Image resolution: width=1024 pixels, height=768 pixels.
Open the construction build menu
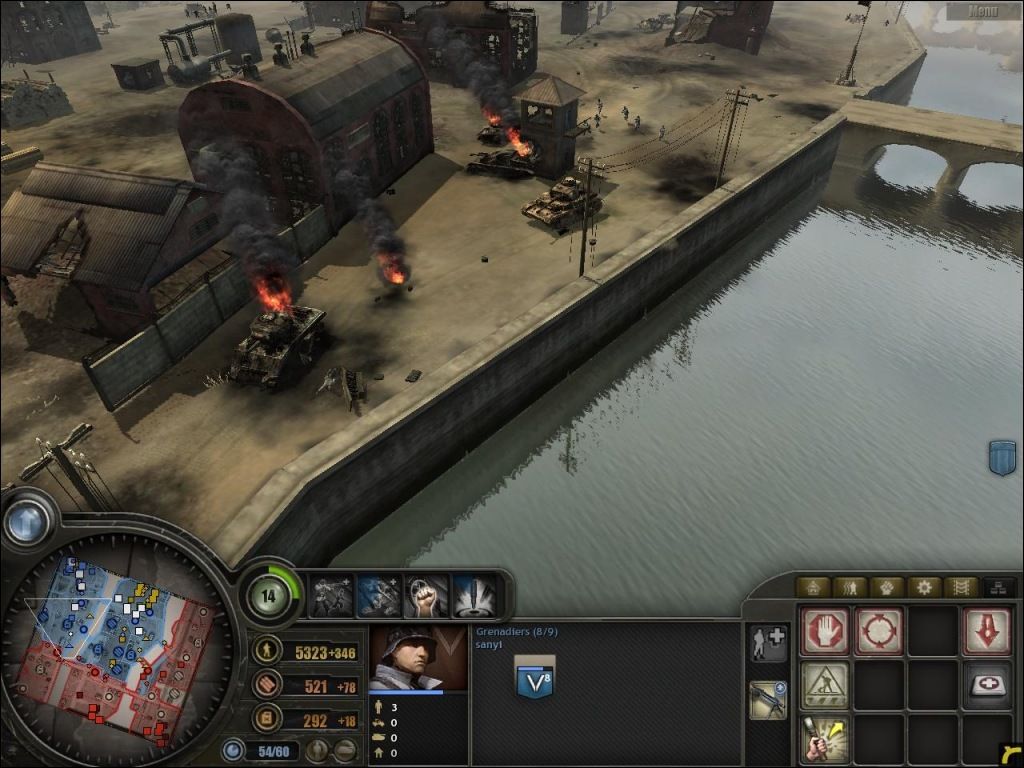pyautogui.click(x=825, y=685)
